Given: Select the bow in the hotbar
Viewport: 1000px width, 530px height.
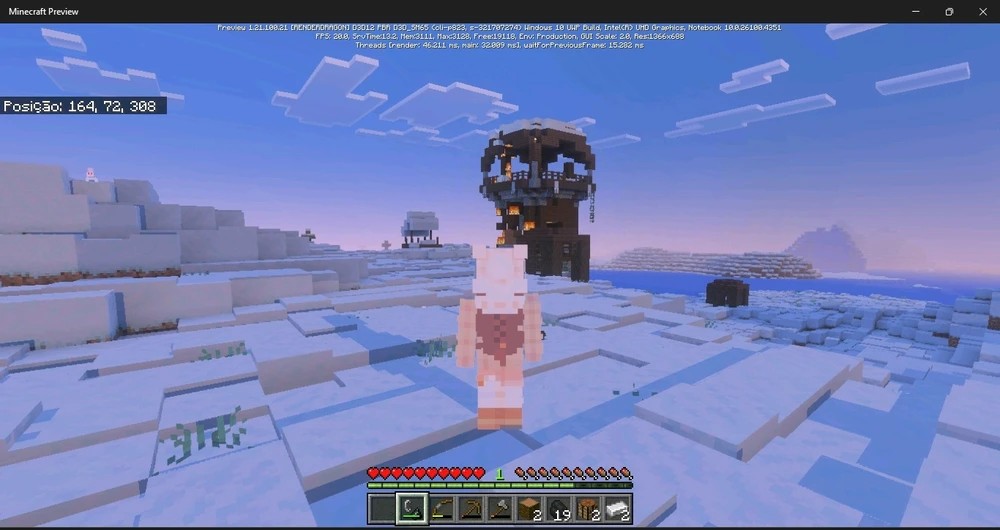Looking at the screenshot, I should point(441,509).
